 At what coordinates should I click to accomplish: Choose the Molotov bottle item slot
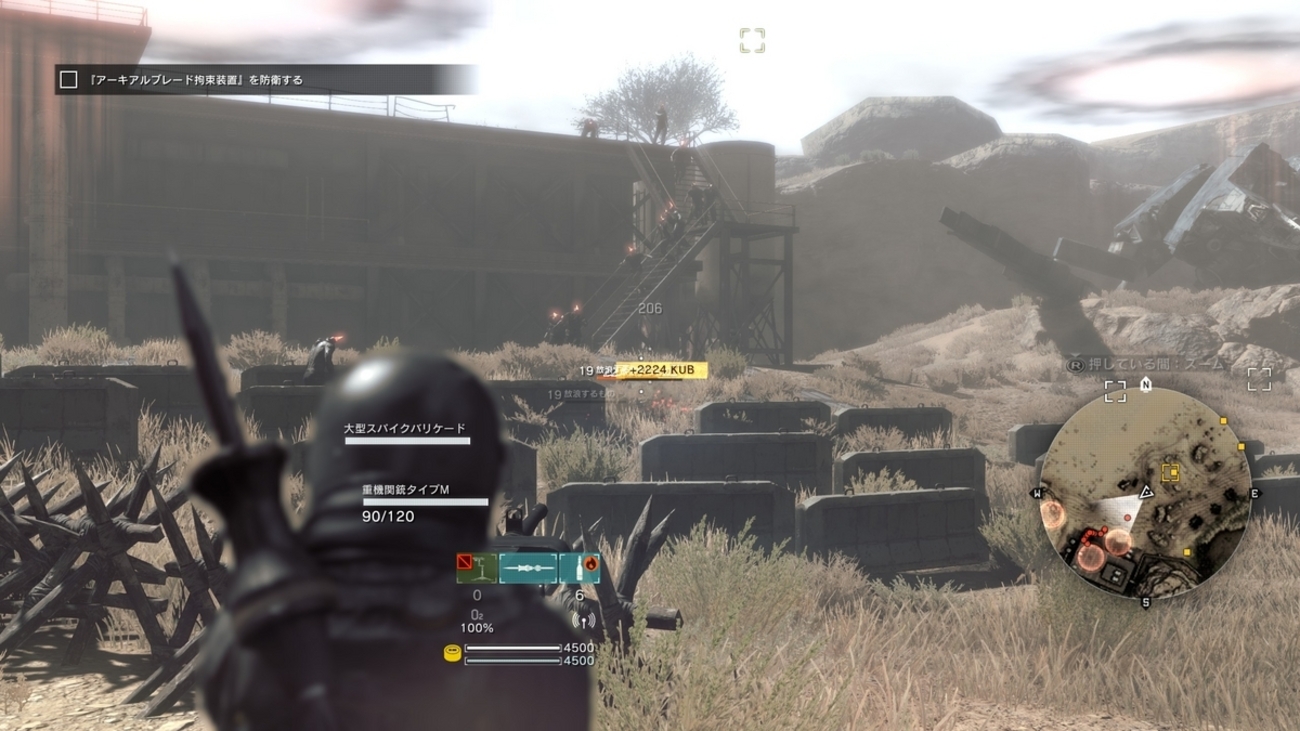click(580, 568)
